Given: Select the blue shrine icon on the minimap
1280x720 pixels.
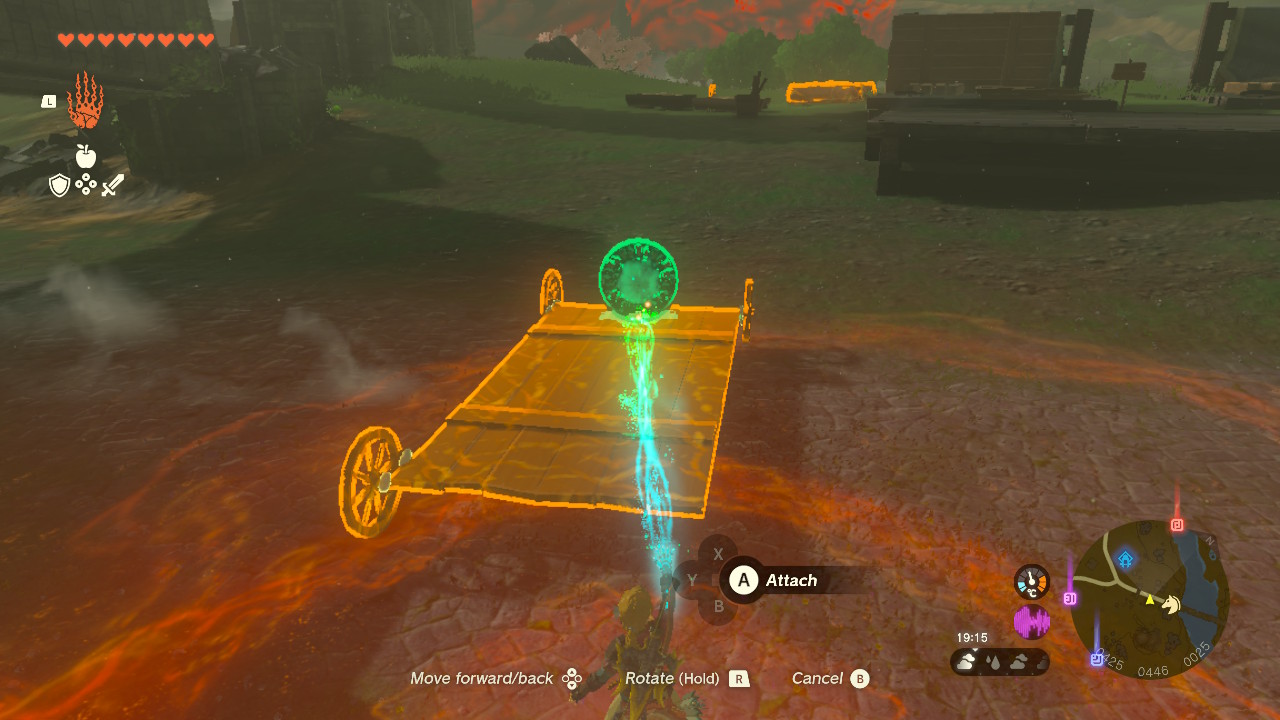Looking at the screenshot, I should click(1126, 560).
